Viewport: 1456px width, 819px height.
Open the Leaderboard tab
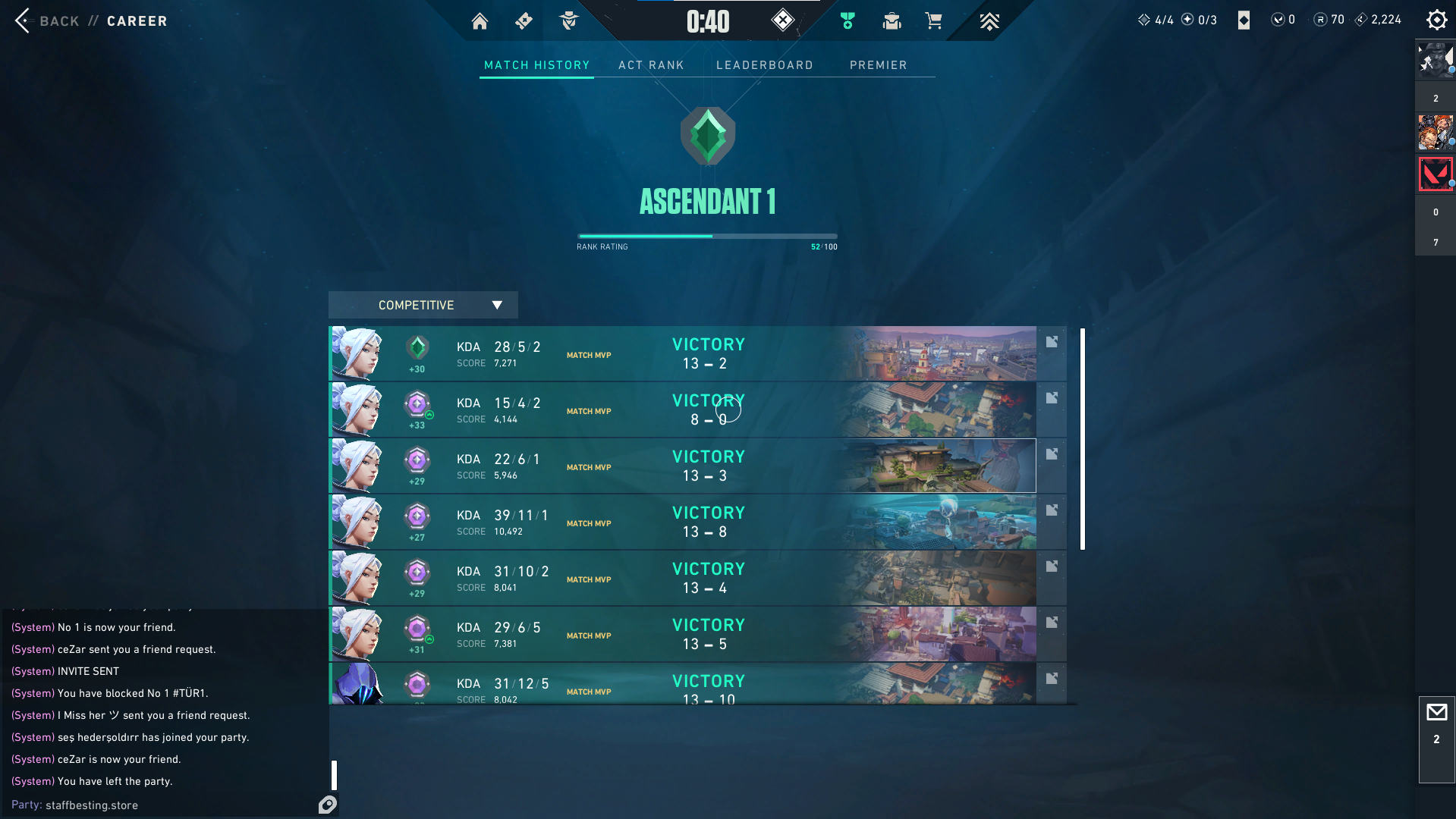coord(764,65)
